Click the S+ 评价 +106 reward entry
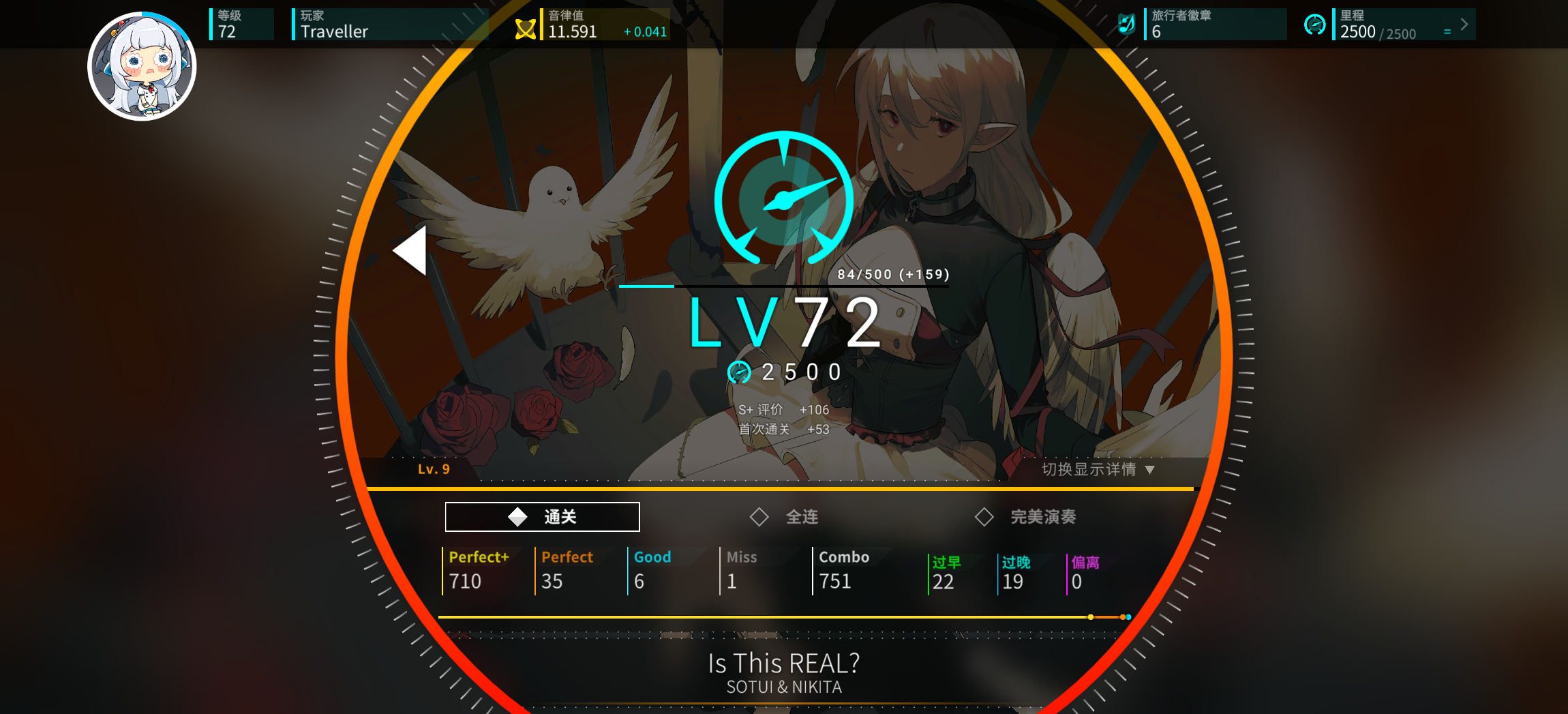This screenshot has height=714, width=1568. pos(783,410)
